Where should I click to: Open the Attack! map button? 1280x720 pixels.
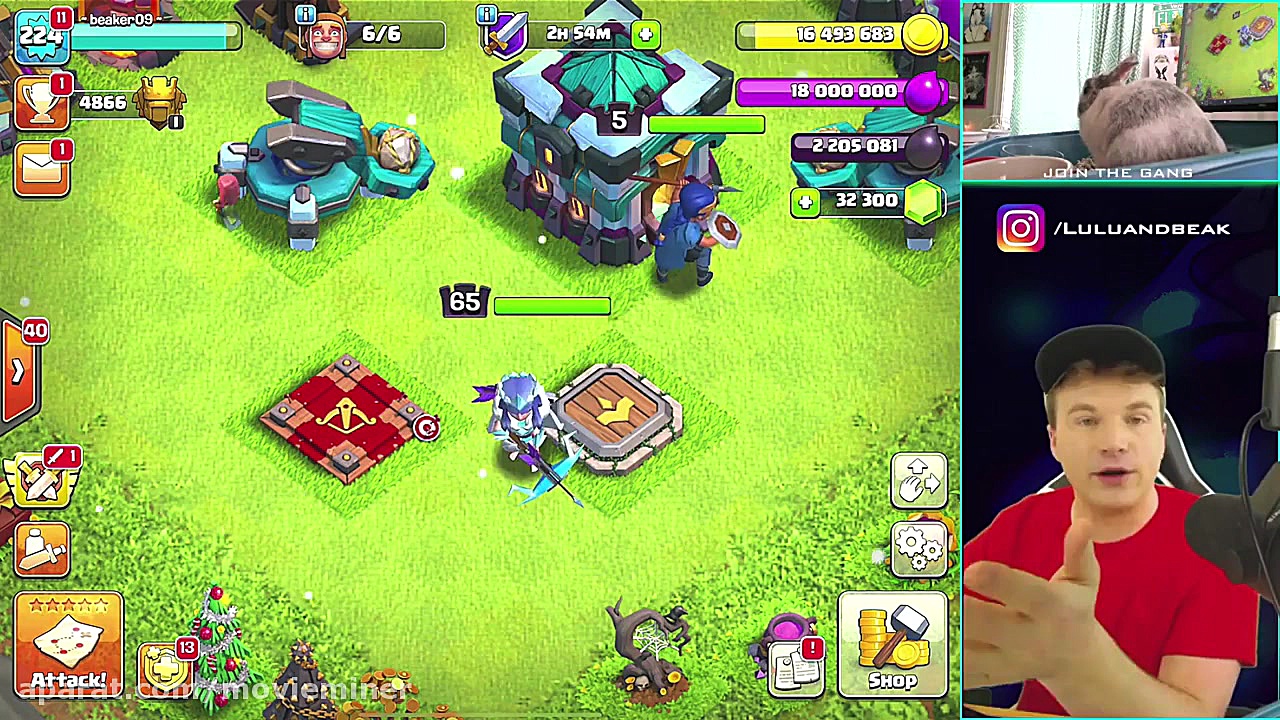click(x=68, y=644)
